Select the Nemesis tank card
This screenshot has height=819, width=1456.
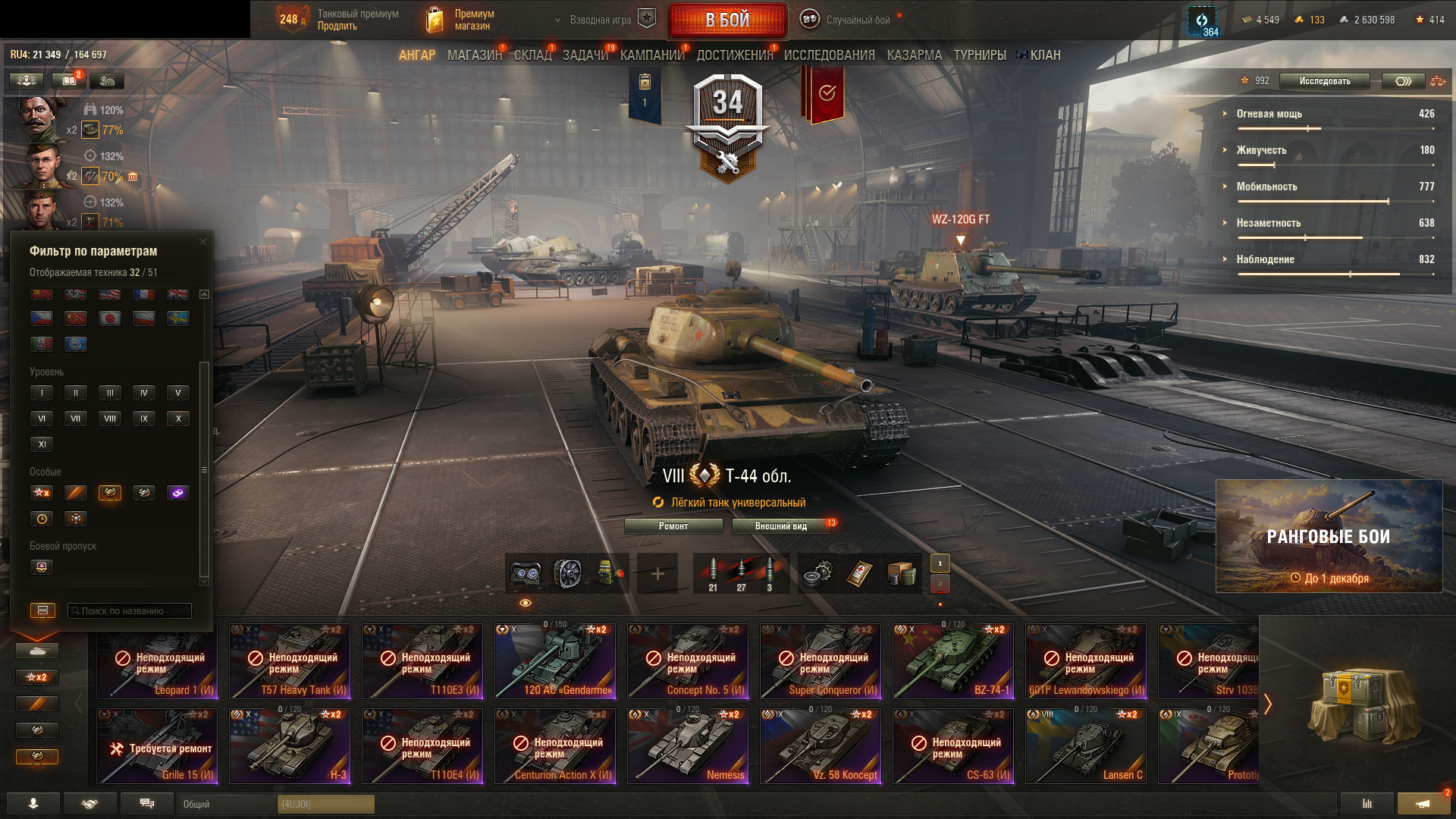point(688,746)
